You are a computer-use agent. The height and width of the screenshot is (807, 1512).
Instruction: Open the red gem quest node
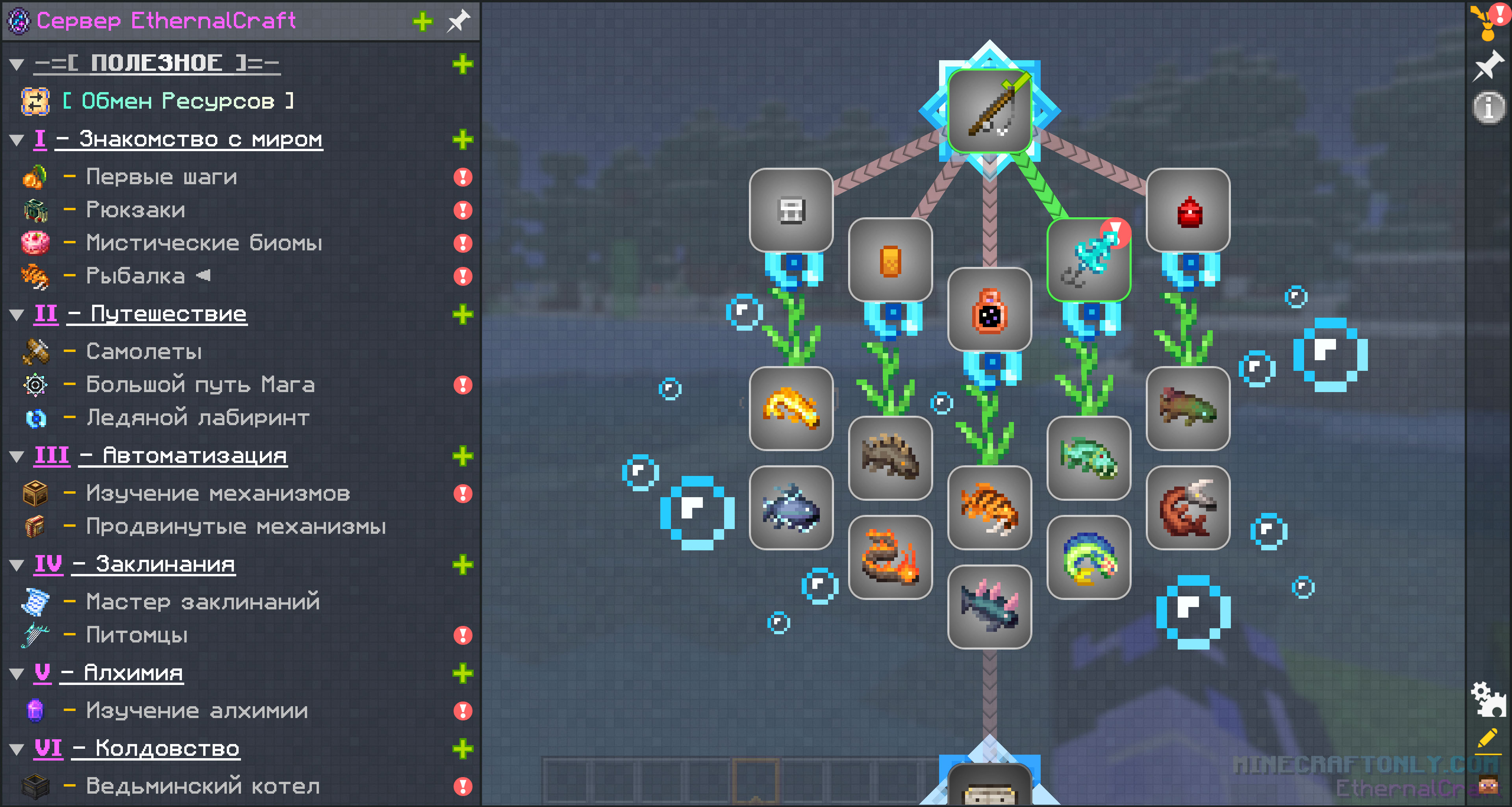[x=1188, y=210]
